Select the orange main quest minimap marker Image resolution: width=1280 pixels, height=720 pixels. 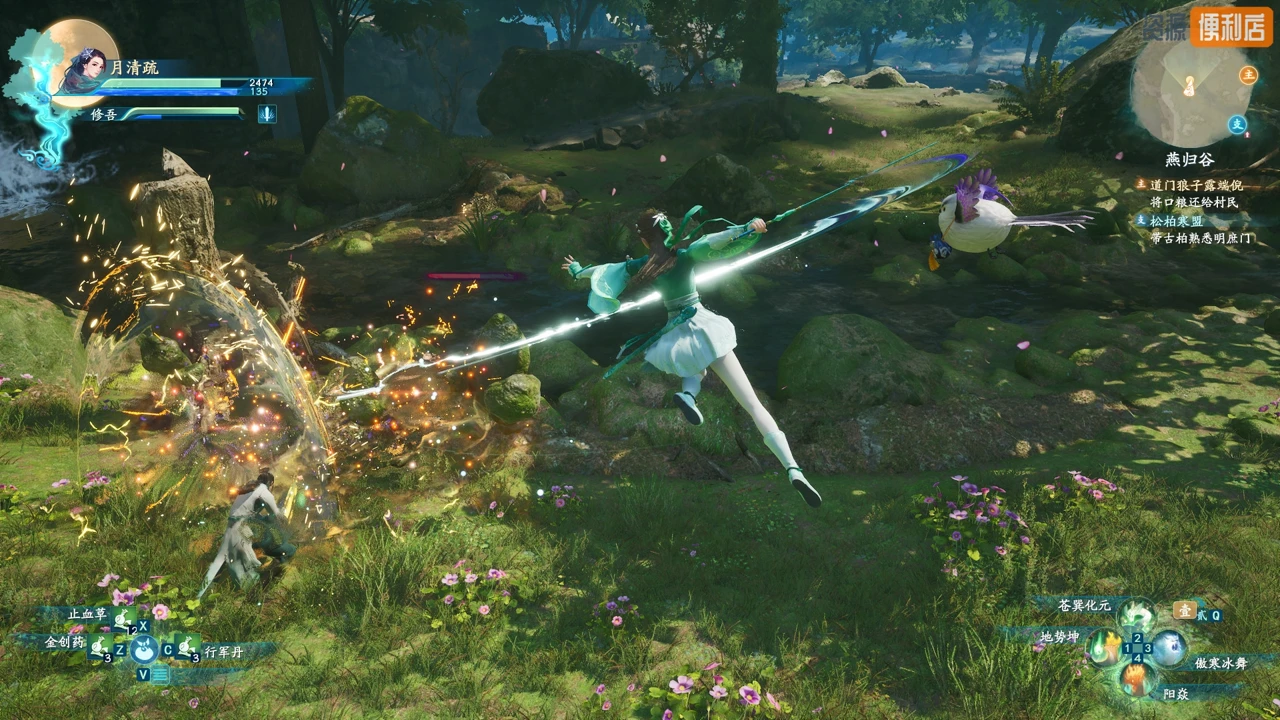[1248, 75]
